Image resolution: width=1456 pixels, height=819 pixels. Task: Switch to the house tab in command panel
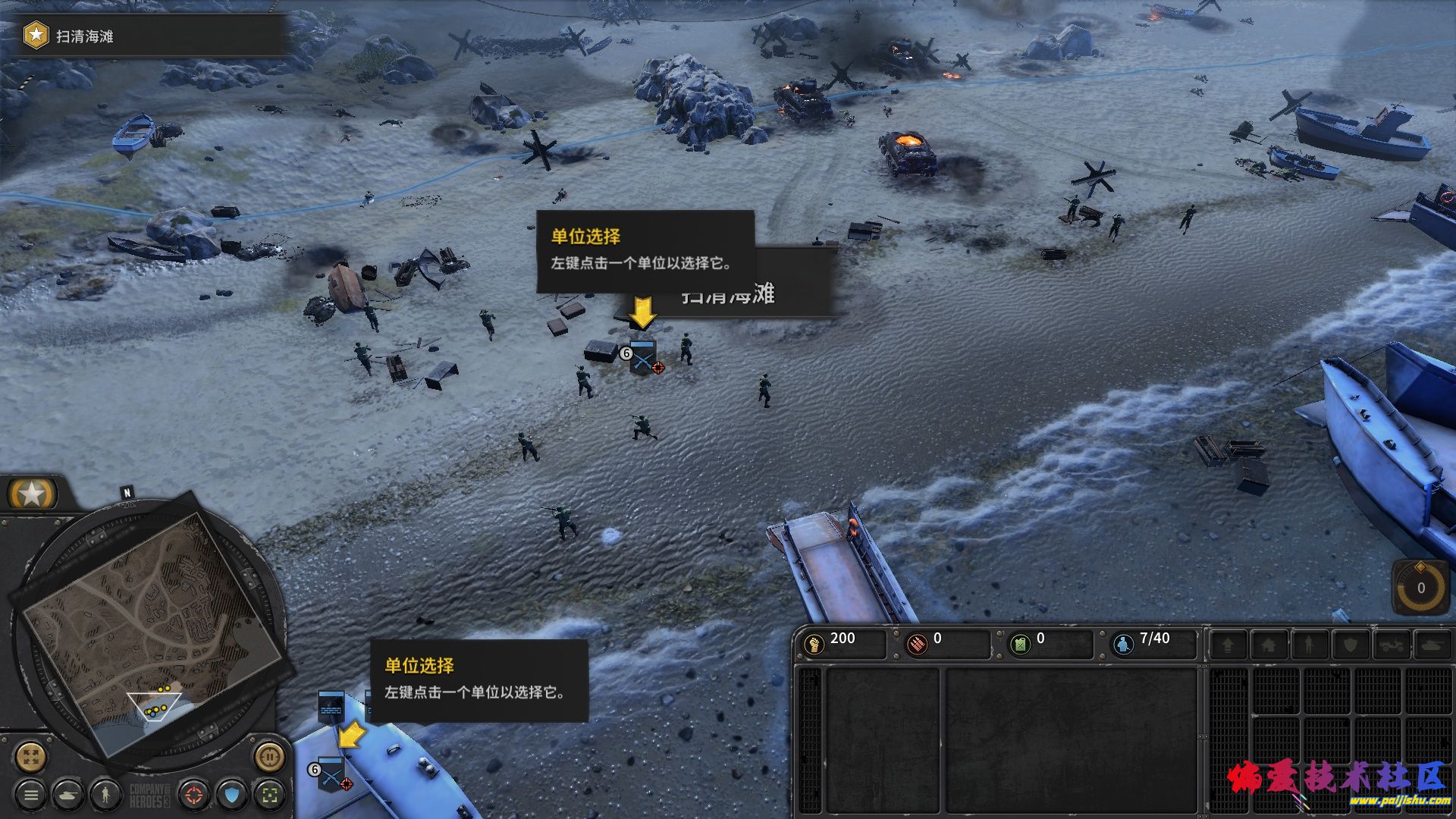tap(1268, 645)
